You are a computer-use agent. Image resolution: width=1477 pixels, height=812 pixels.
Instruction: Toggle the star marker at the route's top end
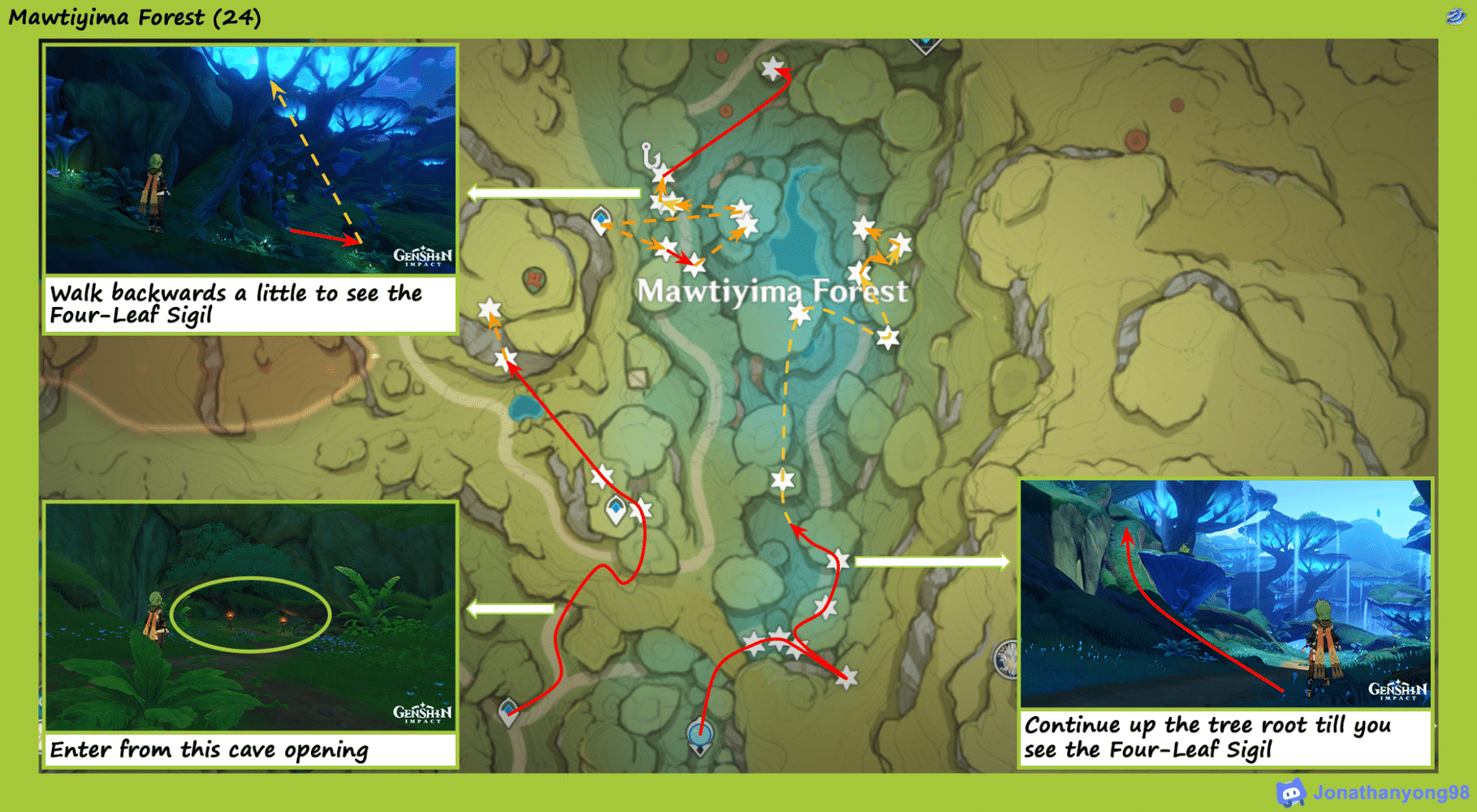coord(772,69)
